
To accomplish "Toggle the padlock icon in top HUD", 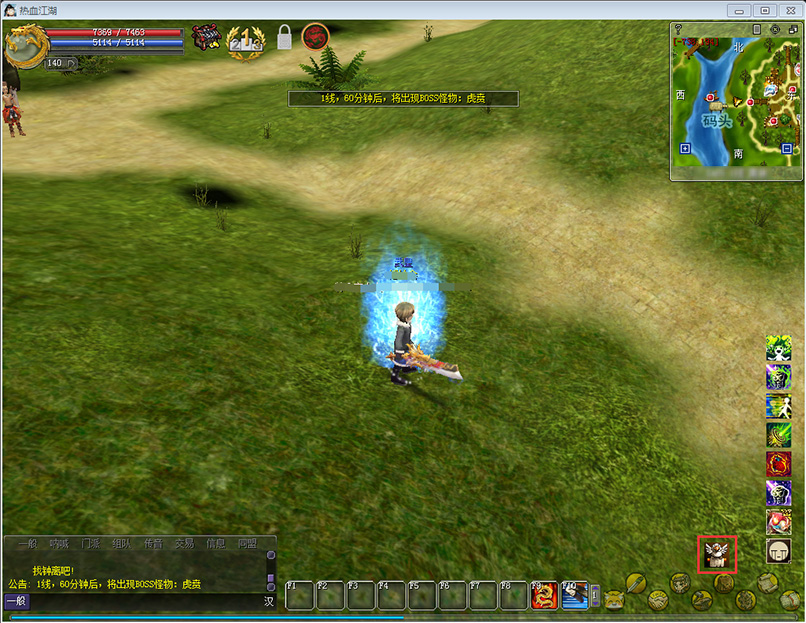I will (284, 38).
